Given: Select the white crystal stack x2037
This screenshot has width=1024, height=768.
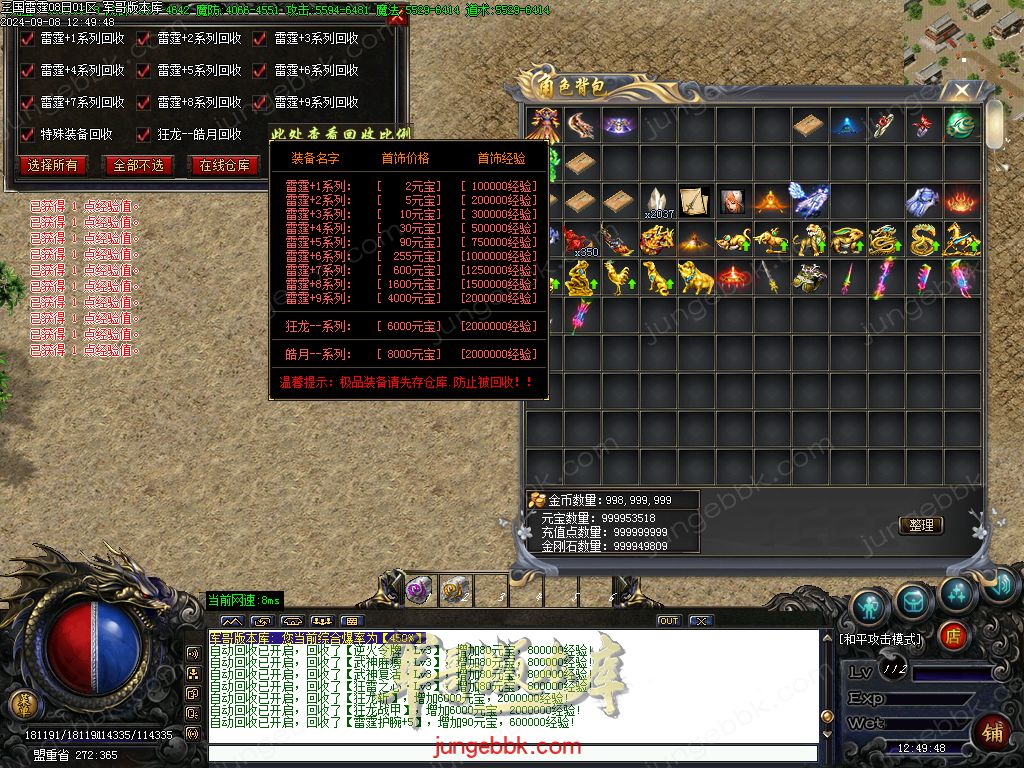Looking at the screenshot, I should pyautogui.click(x=657, y=201).
